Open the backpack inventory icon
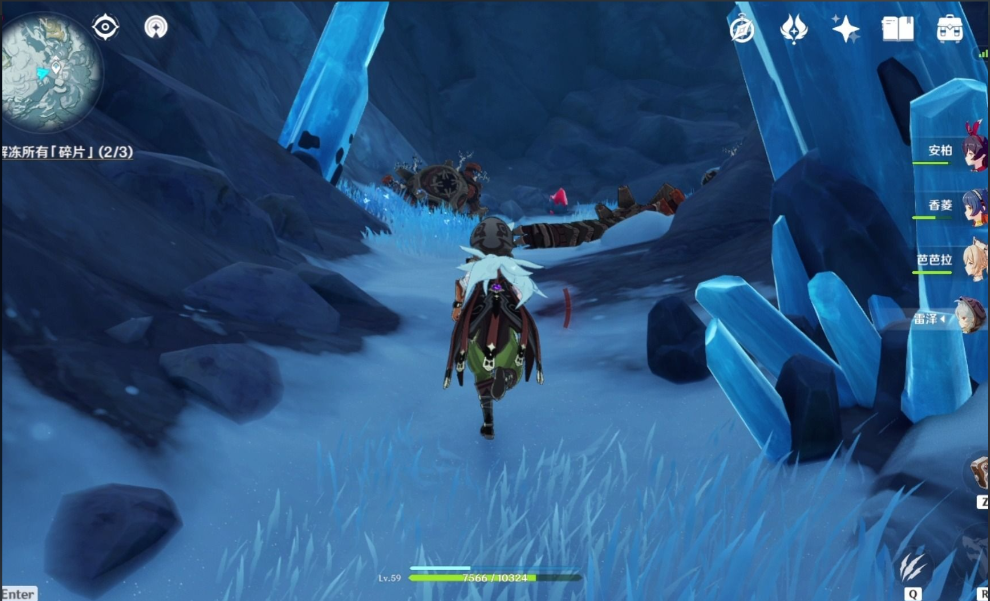The width and height of the screenshot is (990, 601). pos(950,30)
